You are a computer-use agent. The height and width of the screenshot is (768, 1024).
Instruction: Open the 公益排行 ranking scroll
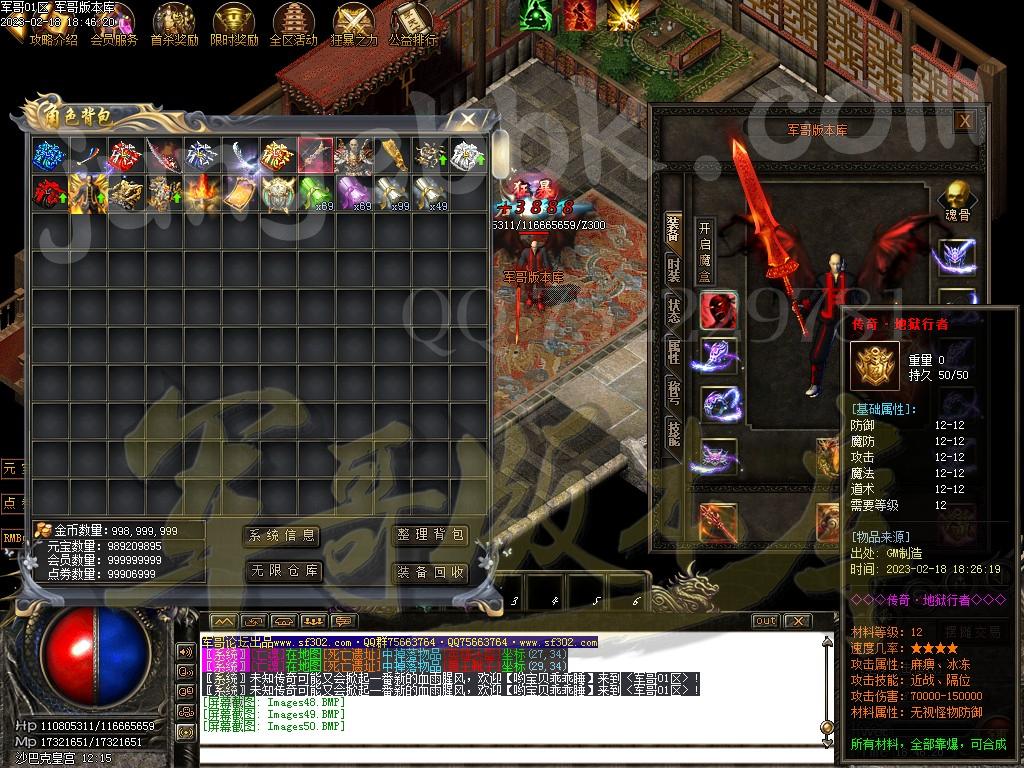coord(412,24)
